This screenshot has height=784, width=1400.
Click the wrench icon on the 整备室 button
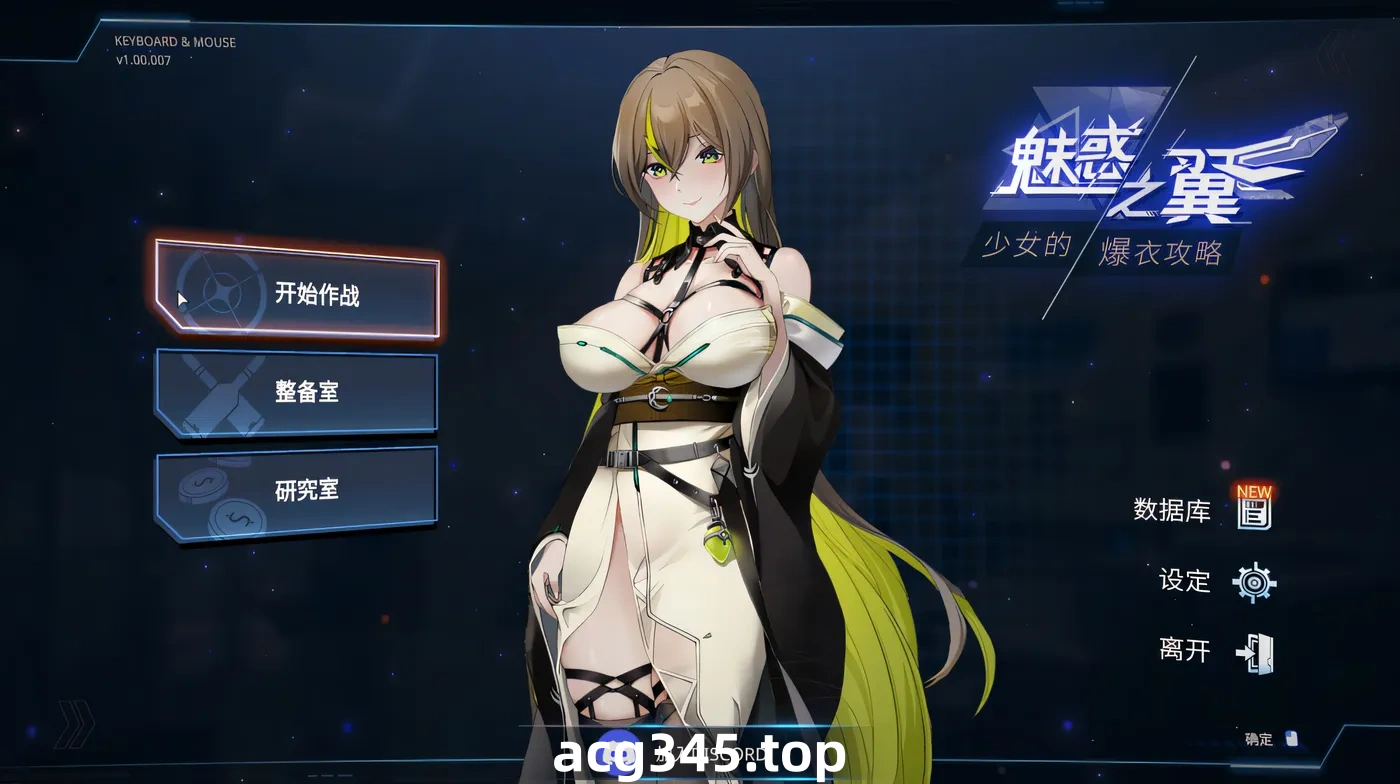point(222,392)
